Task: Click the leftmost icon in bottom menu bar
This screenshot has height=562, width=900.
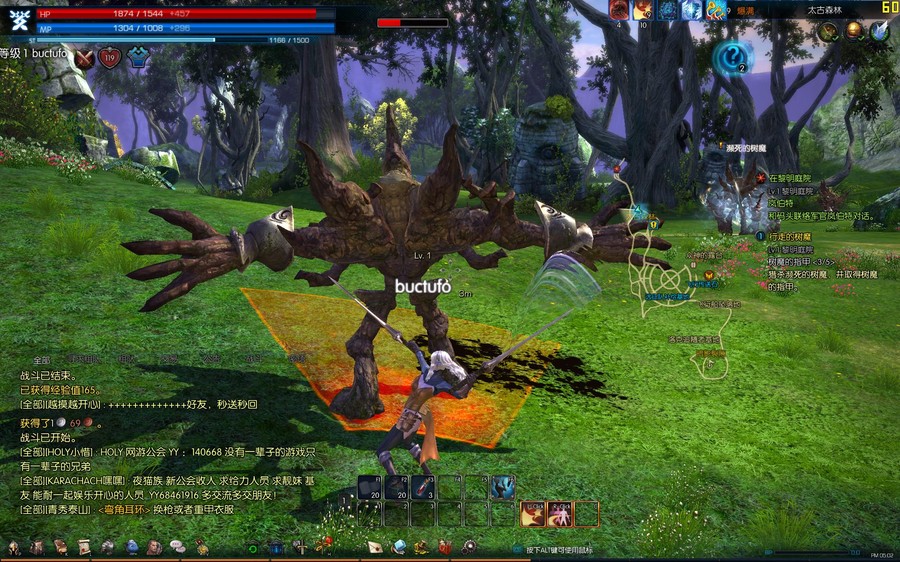Action: (x=14, y=547)
